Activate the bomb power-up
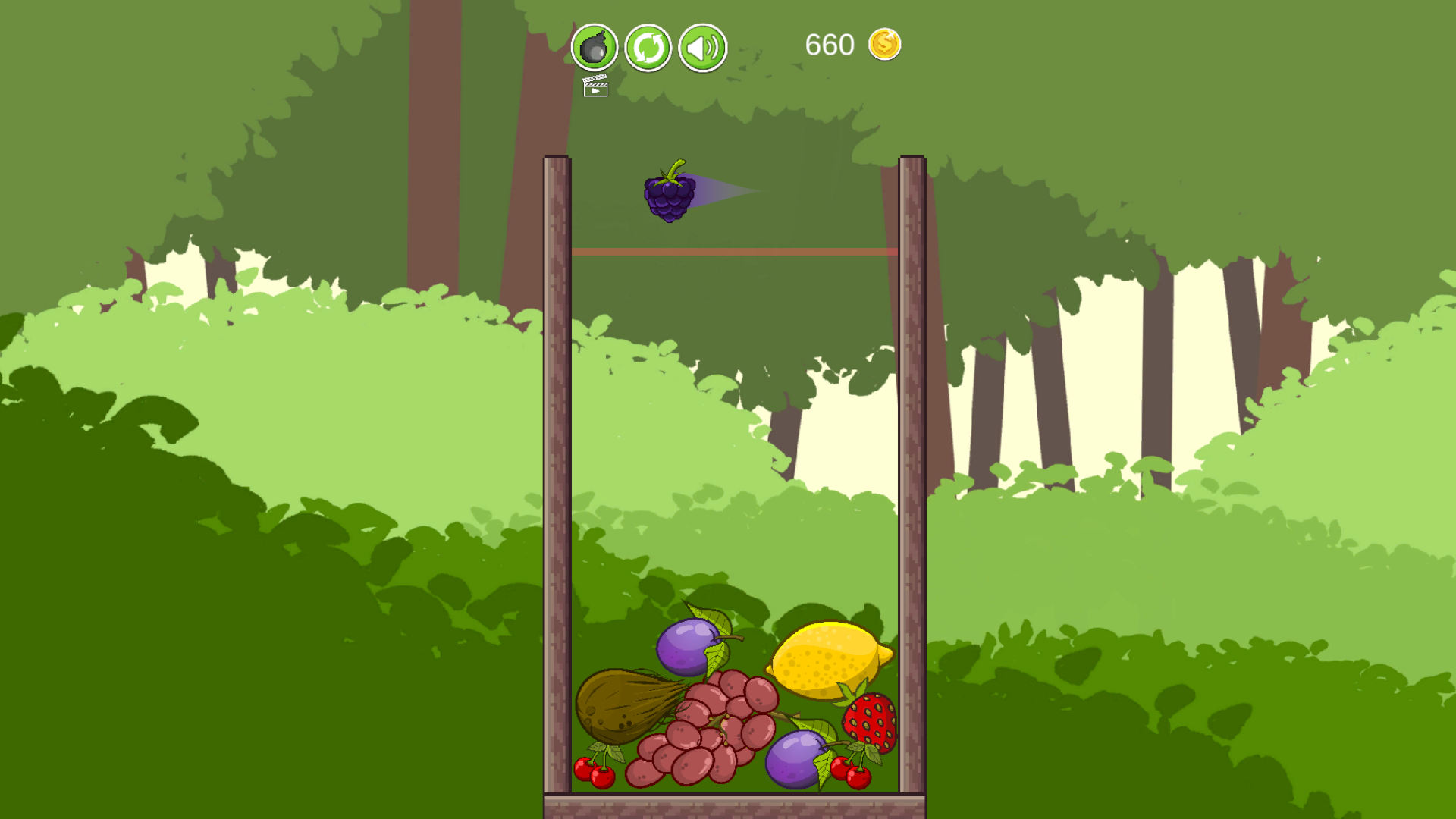 click(x=594, y=48)
